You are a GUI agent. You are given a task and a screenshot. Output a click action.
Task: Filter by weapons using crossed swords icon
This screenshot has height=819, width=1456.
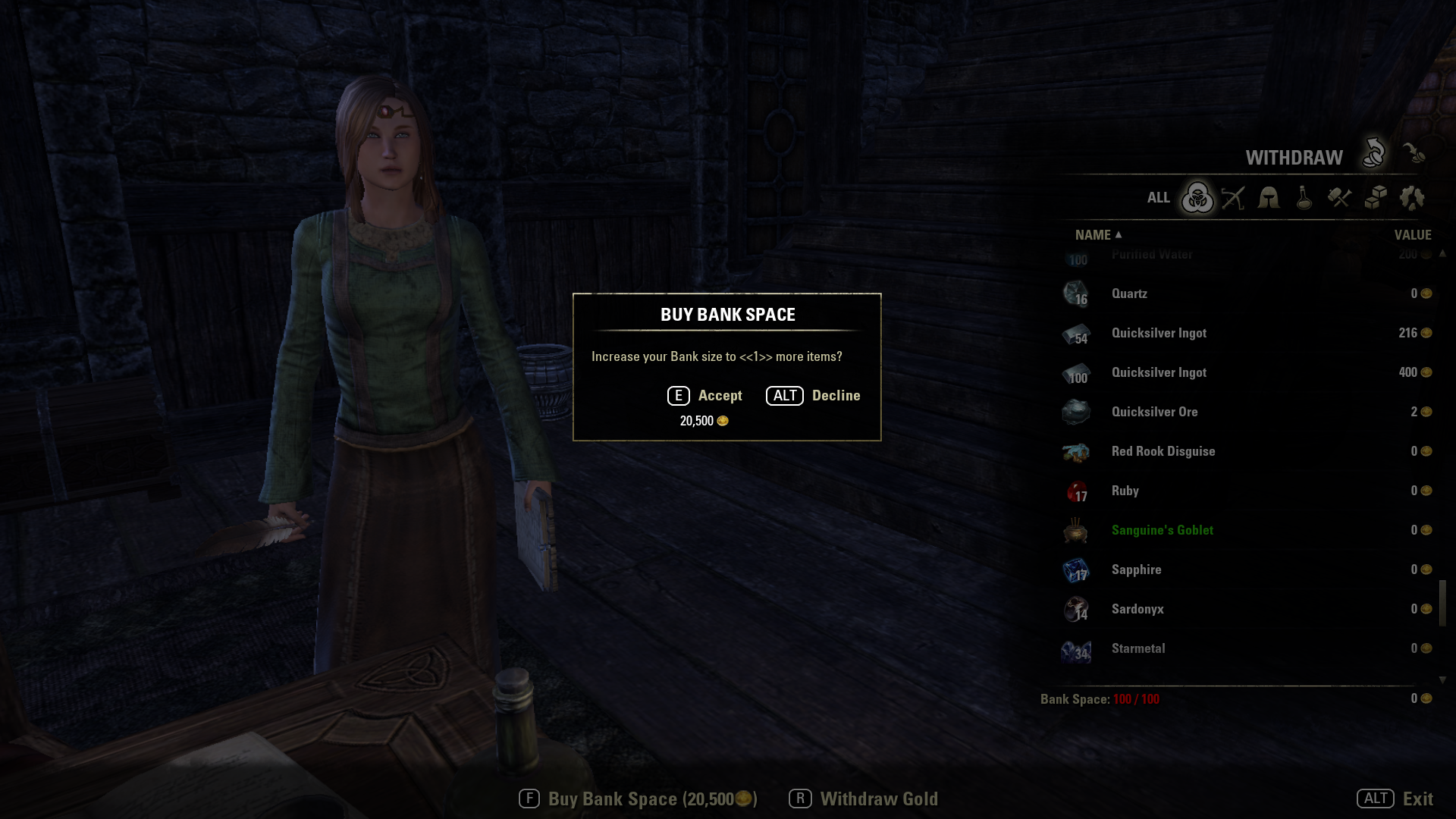tap(1233, 198)
